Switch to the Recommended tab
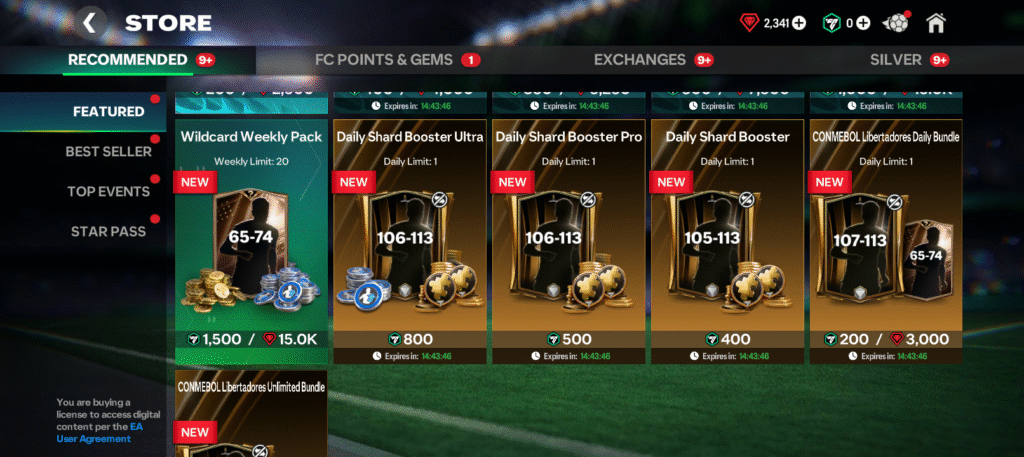The width and height of the screenshot is (1024, 457). (x=127, y=60)
